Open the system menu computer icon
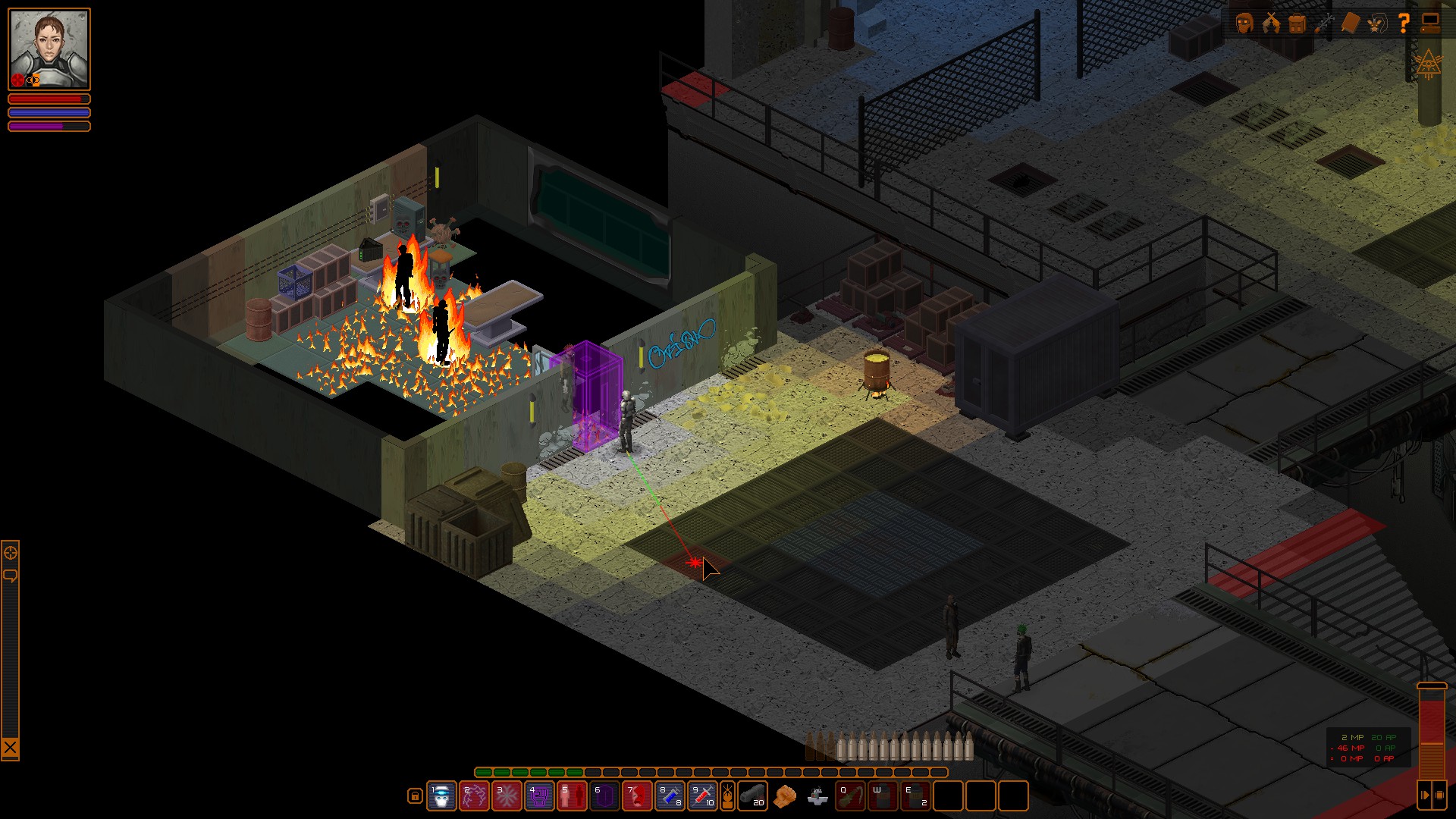The image size is (1456, 819). point(1431,24)
